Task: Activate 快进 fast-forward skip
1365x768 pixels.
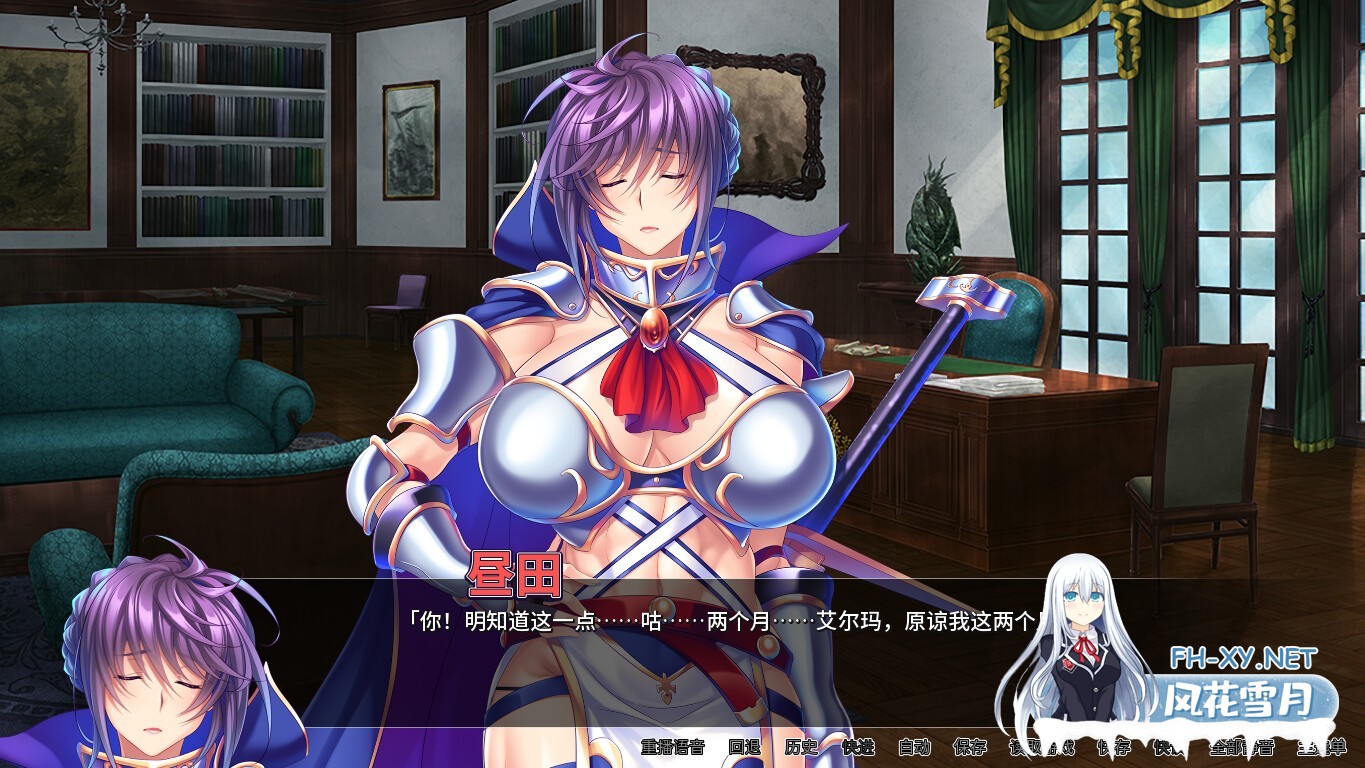Action: pyautogui.click(x=858, y=747)
